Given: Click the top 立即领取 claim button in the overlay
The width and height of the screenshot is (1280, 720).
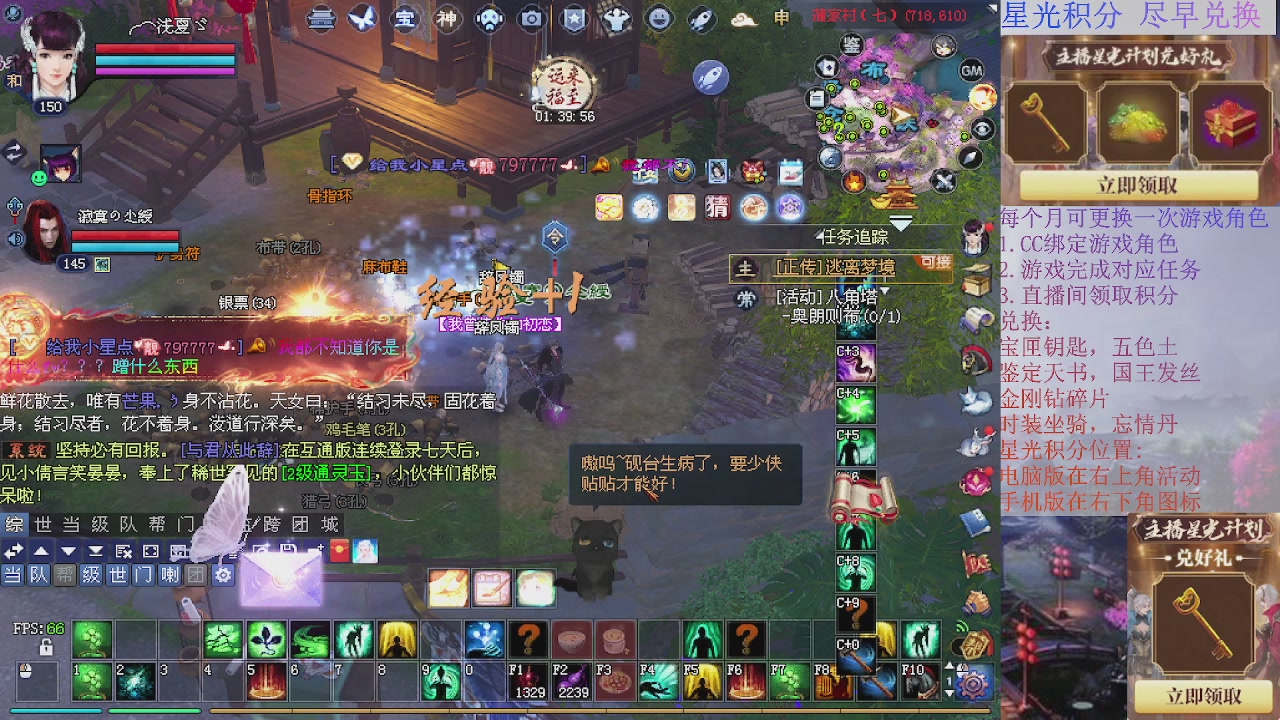Looking at the screenshot, I should point(1138,186).
